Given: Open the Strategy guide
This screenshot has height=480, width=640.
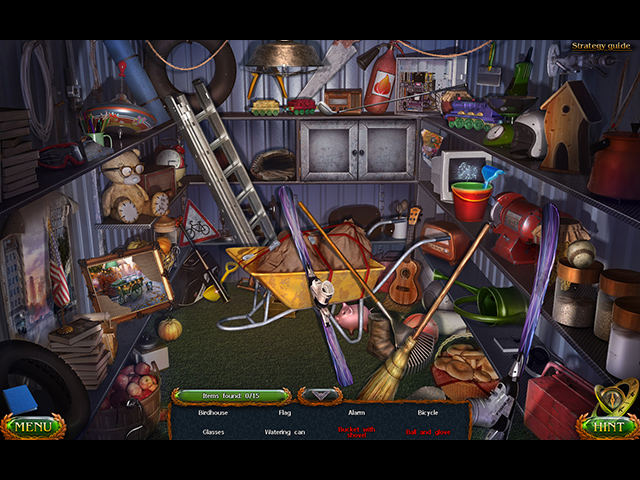Looking at the screenshot, I should point(600,46).
